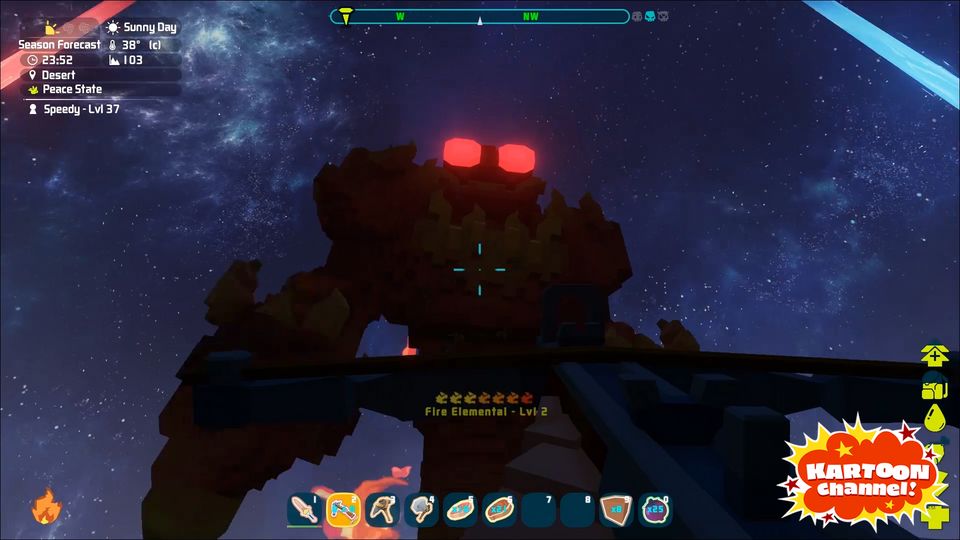This screenshot has width=960, height=540.
Task: Select the stone axe in slot 4
Action: point(421,510)
